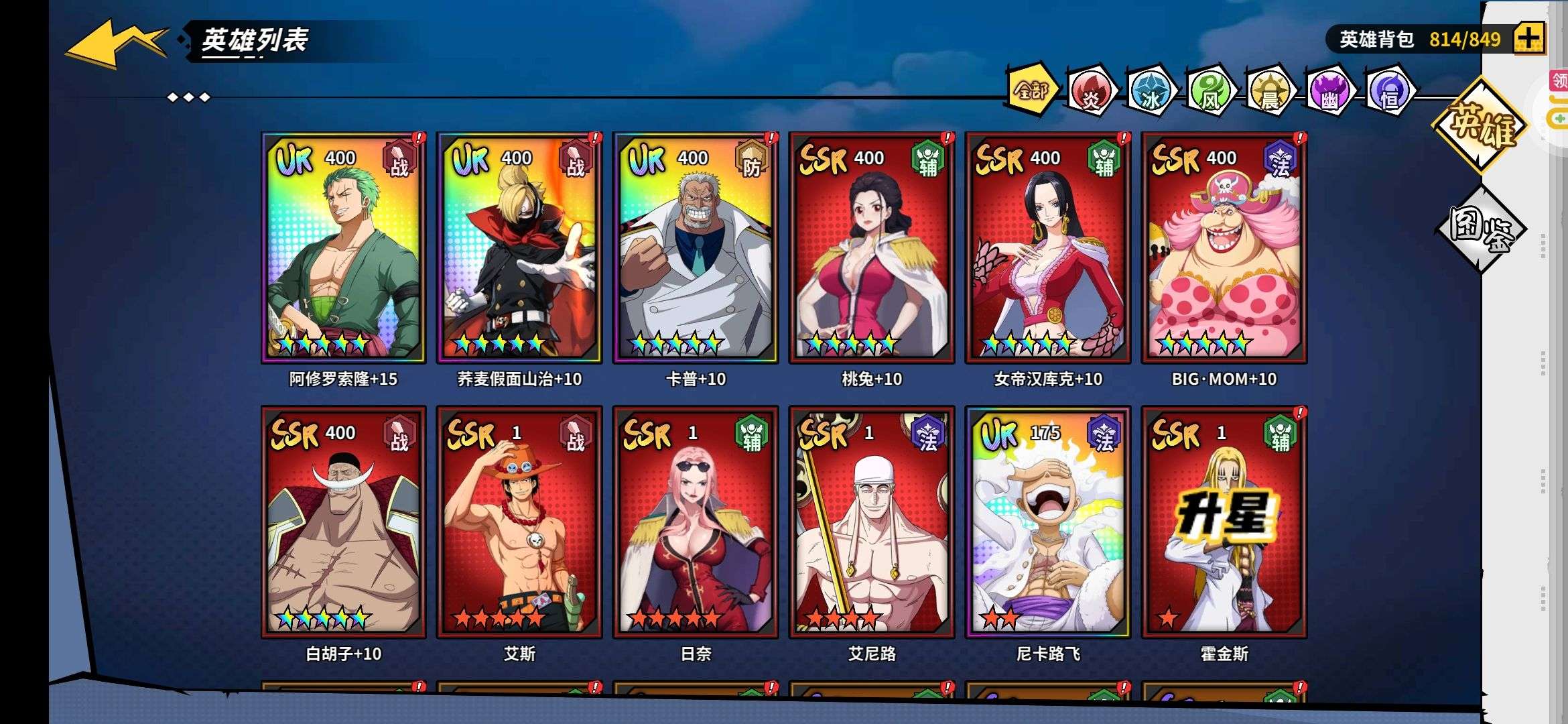Screen dimensions: 1568x724
Task: Go back using the yellow arrow
Action: tap(115, 44)
